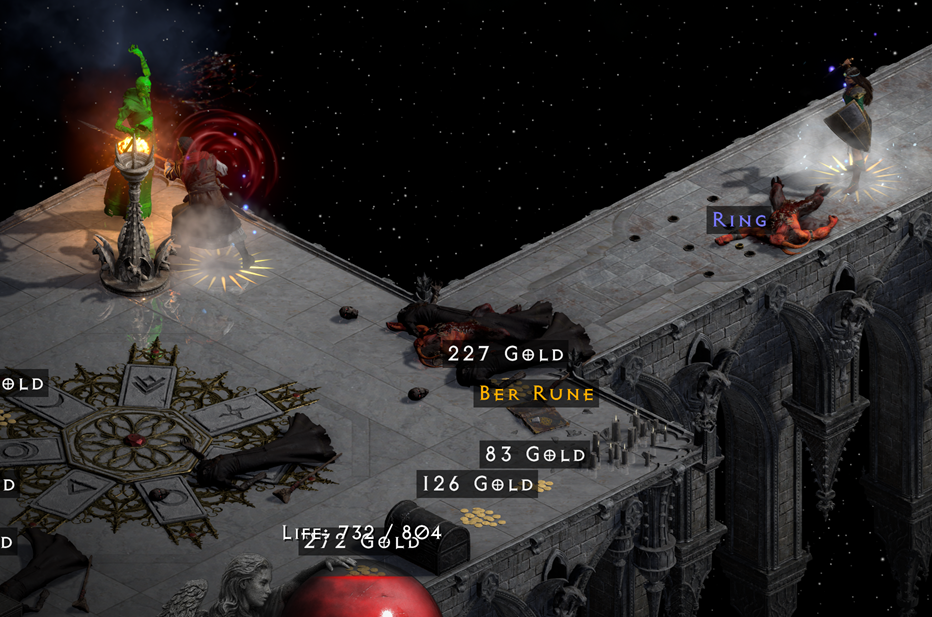Click the blue Ring item label

[x=740, y=220]
